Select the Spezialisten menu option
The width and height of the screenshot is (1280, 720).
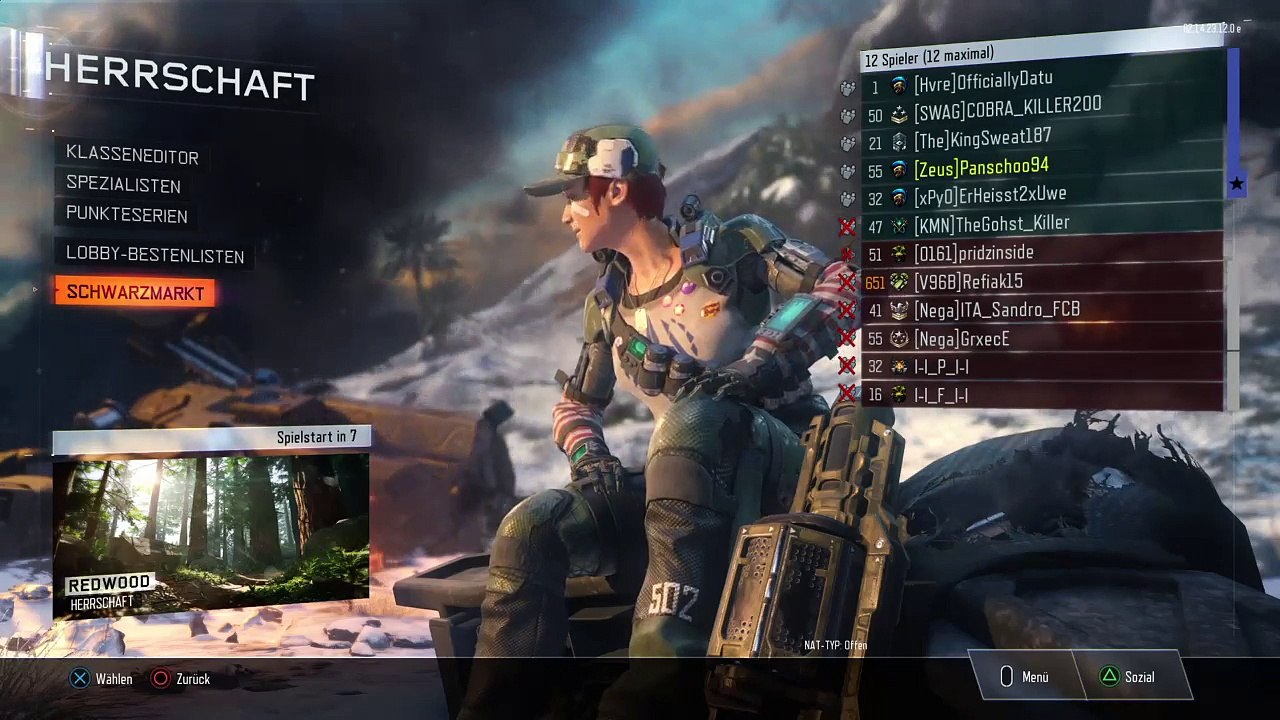click(123, 185)
